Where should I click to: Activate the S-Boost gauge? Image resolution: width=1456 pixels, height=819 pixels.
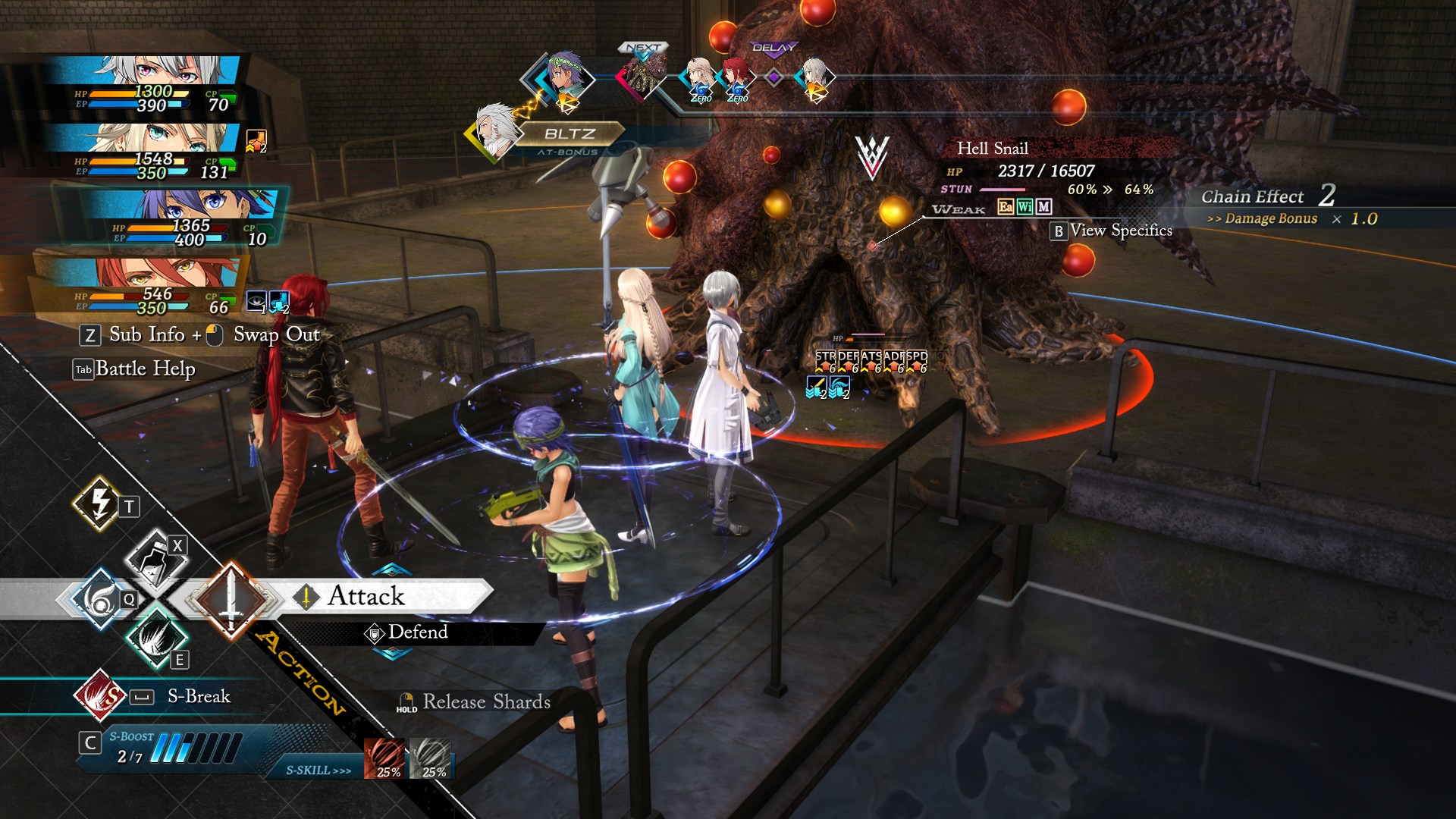pyautogui.click(x=195, y=748)
